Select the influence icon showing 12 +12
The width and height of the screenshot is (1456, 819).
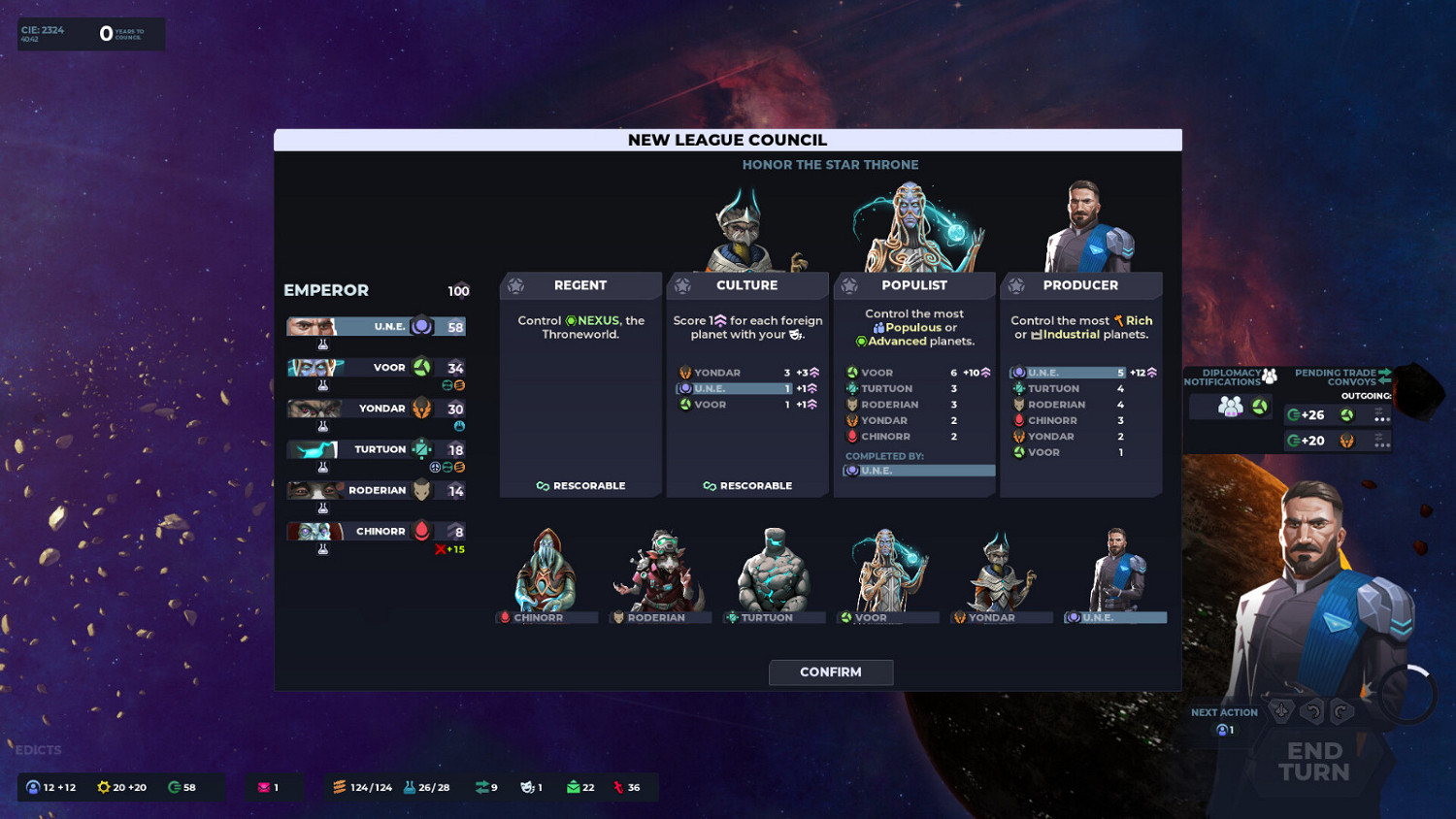44,787
